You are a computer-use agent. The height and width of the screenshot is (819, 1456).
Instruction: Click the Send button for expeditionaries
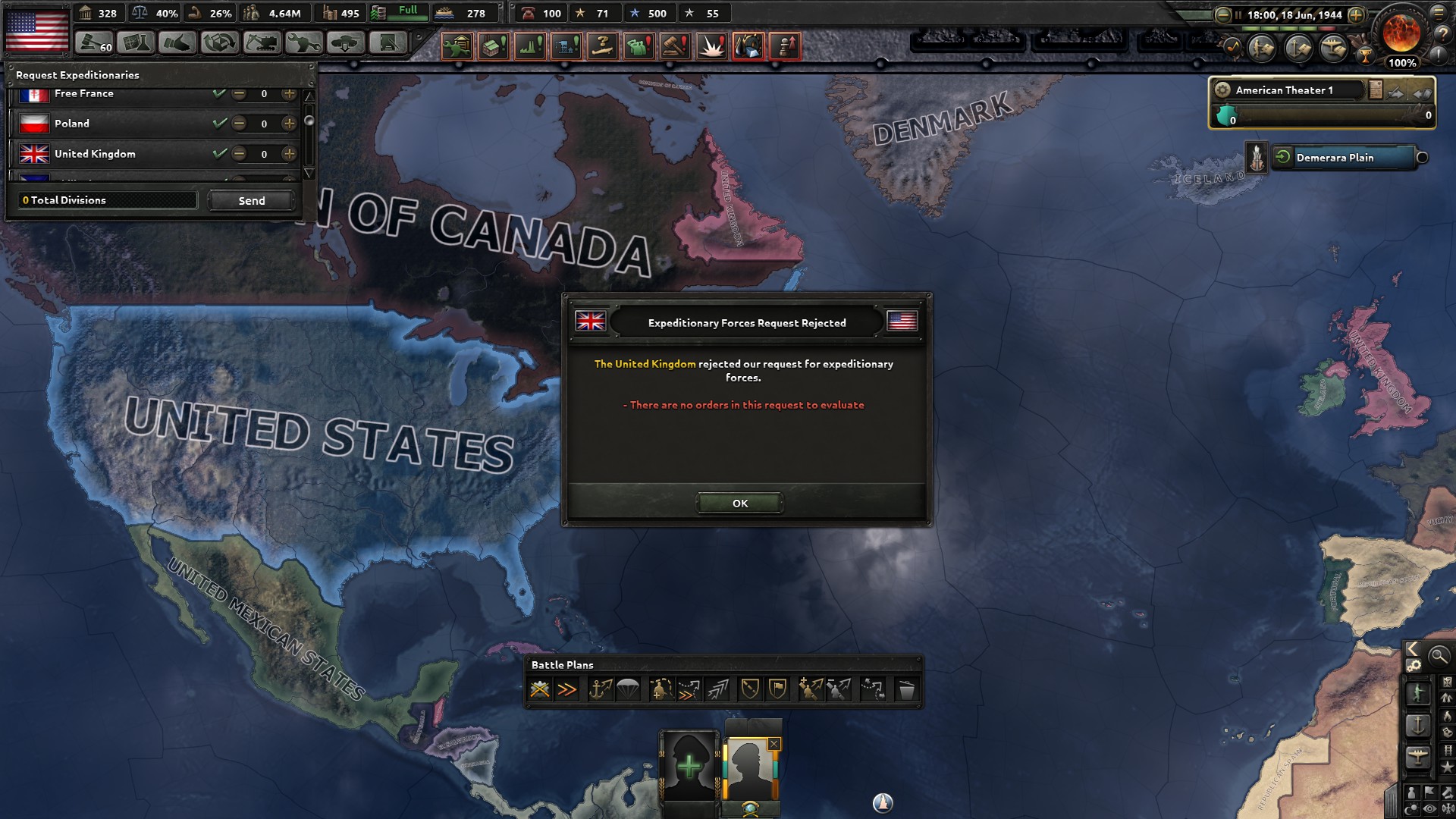point(250,200)
